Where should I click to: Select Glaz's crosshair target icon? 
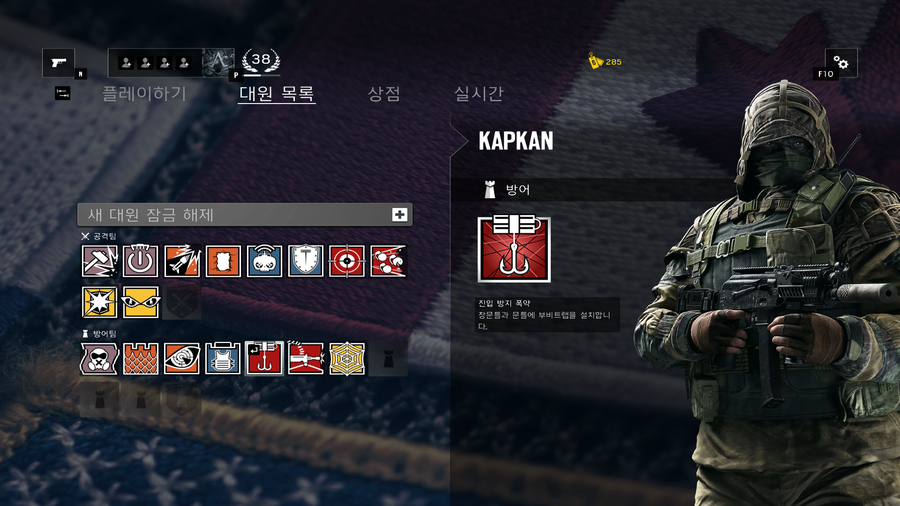(347, 261)
